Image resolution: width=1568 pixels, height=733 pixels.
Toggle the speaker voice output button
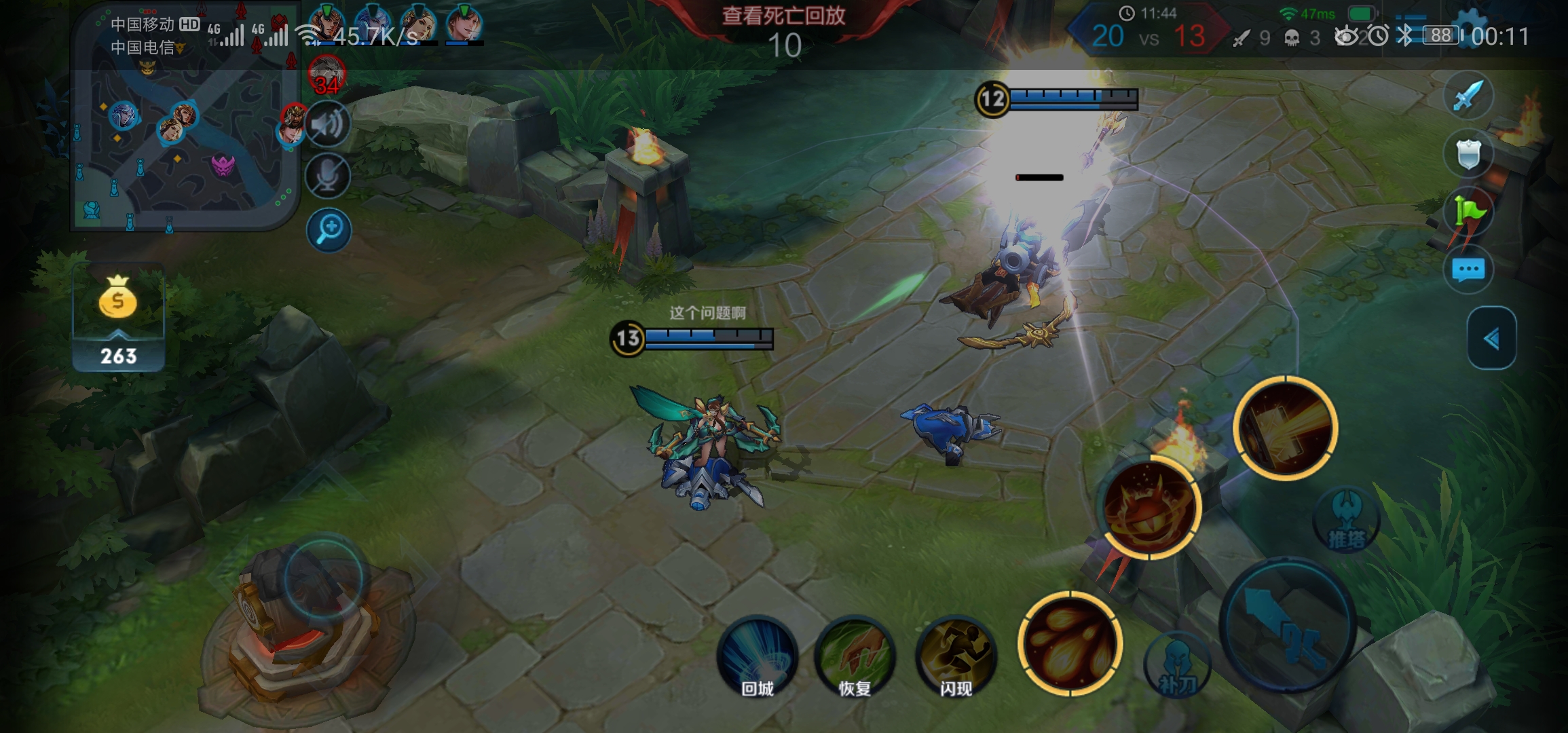328,124
